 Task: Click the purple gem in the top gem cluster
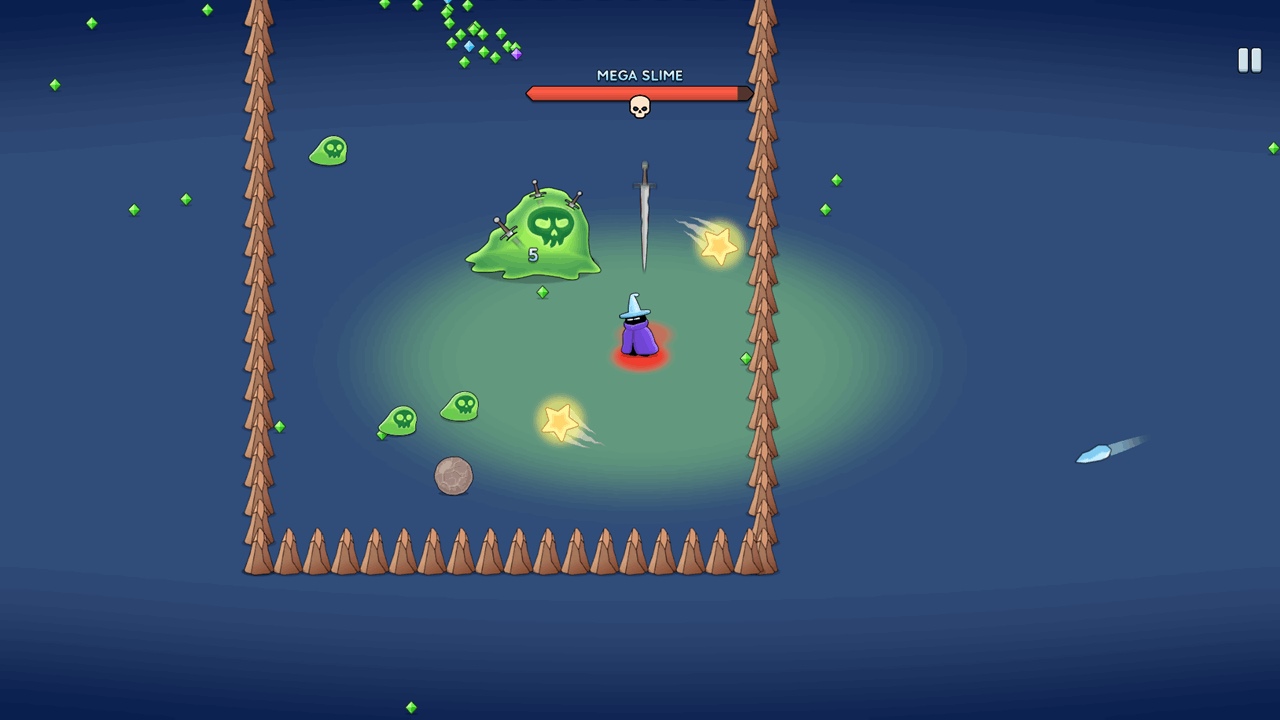click(517, 54)
